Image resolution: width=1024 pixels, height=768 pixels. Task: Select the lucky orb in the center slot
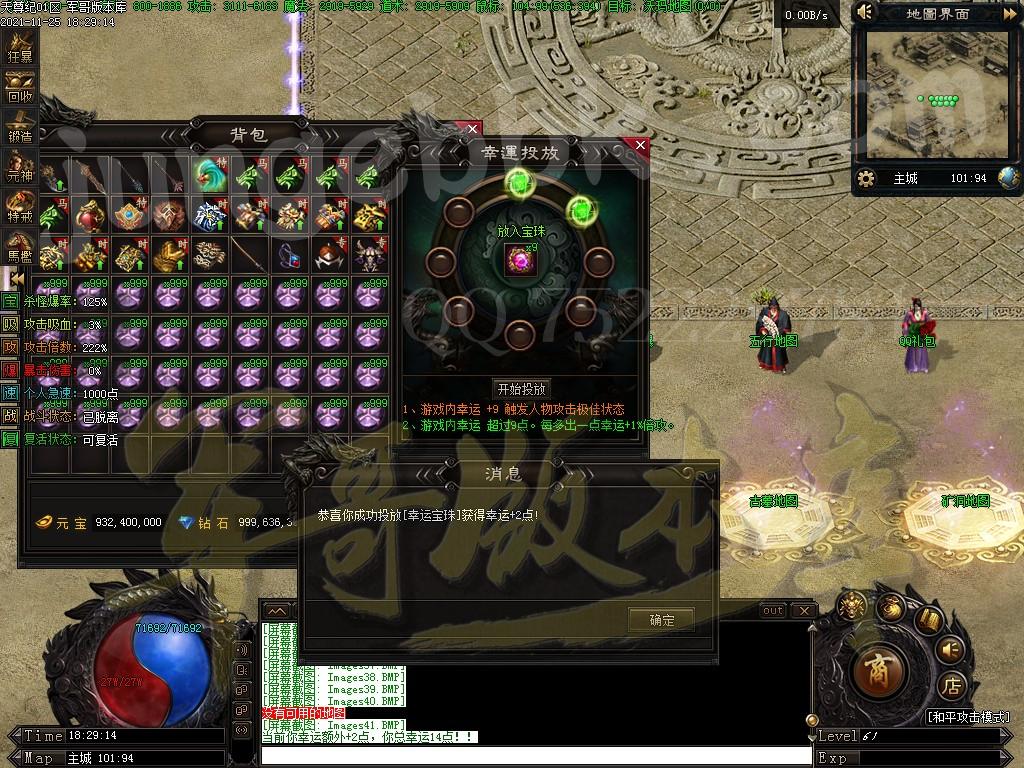(521, 261)
